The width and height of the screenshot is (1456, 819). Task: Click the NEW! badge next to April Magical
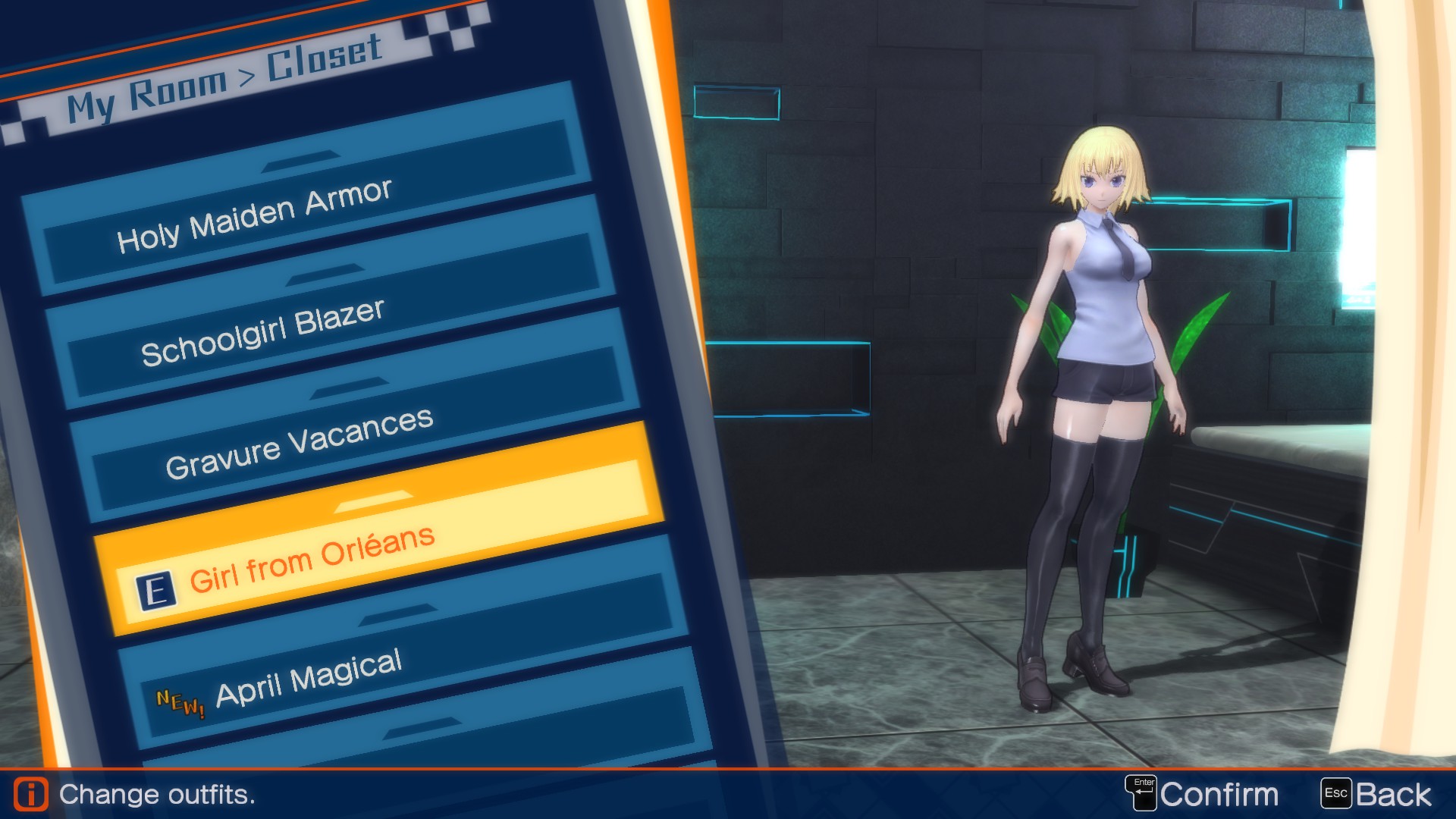pos(180,701)
